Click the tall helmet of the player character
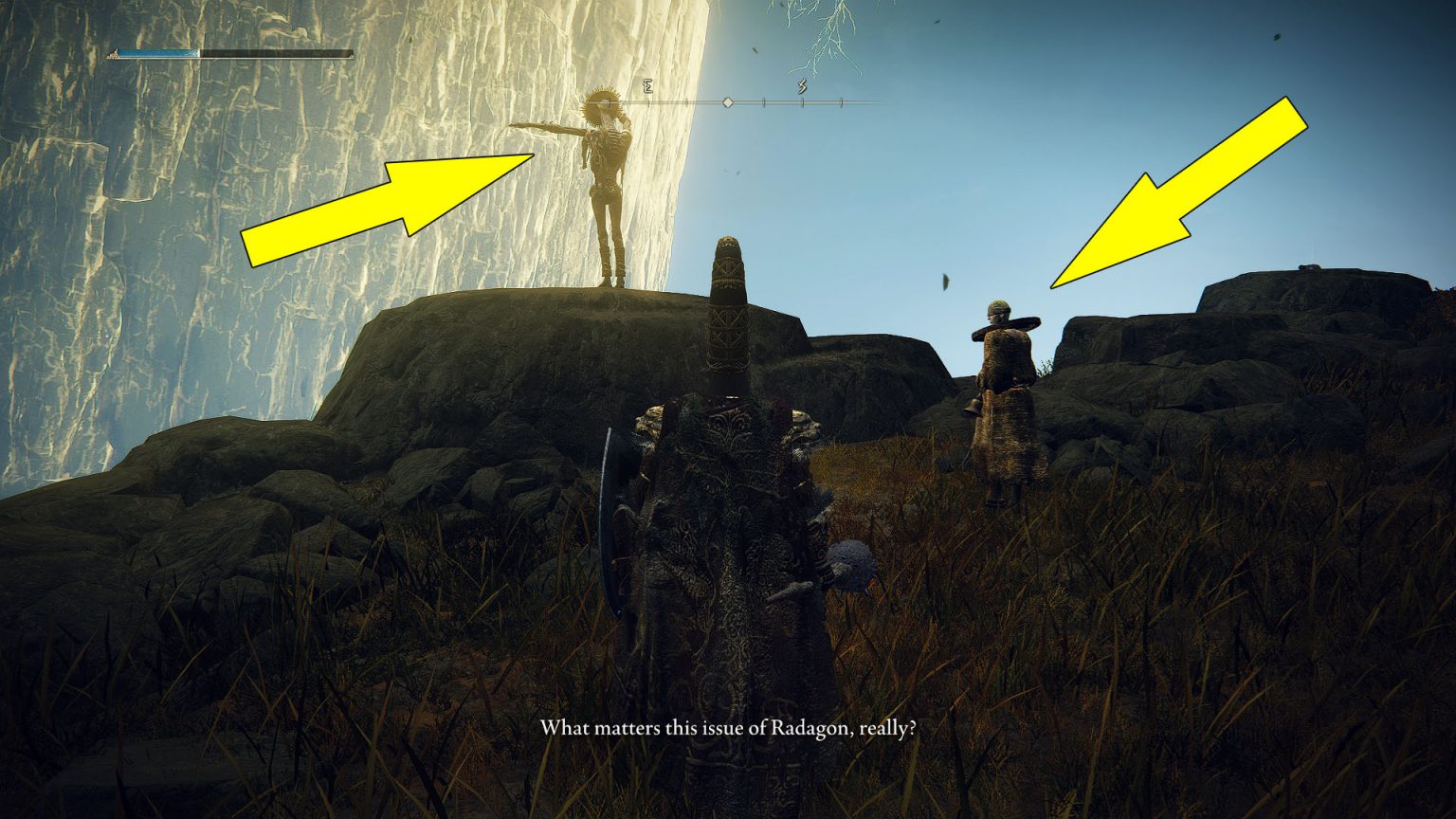This screenshot has height=819, width=1456. pos(728,313)
